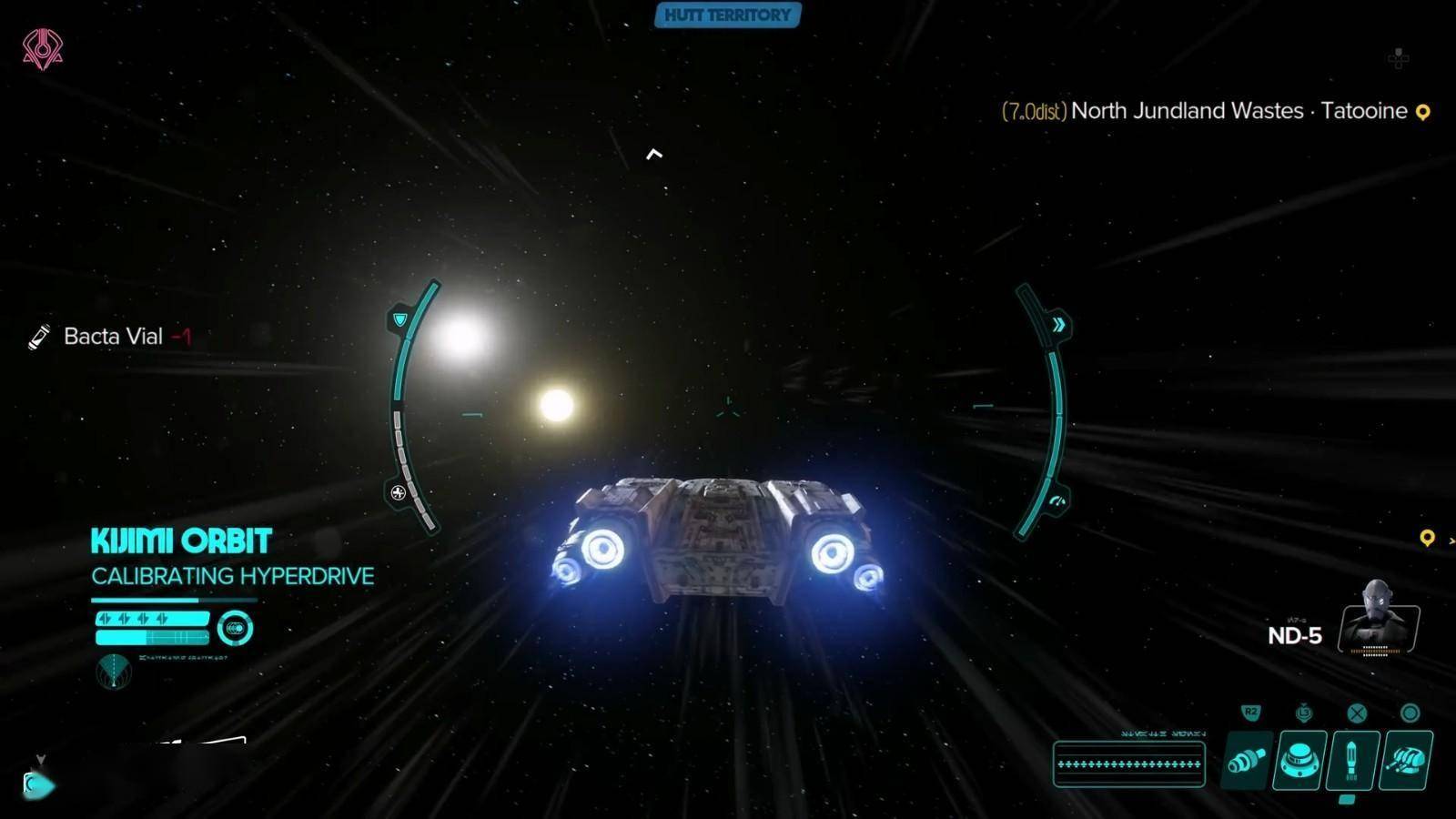Viewport: 1456px width, 819px height.
Task: Click the radar scanner circle icon
Action: pos(114,672)
